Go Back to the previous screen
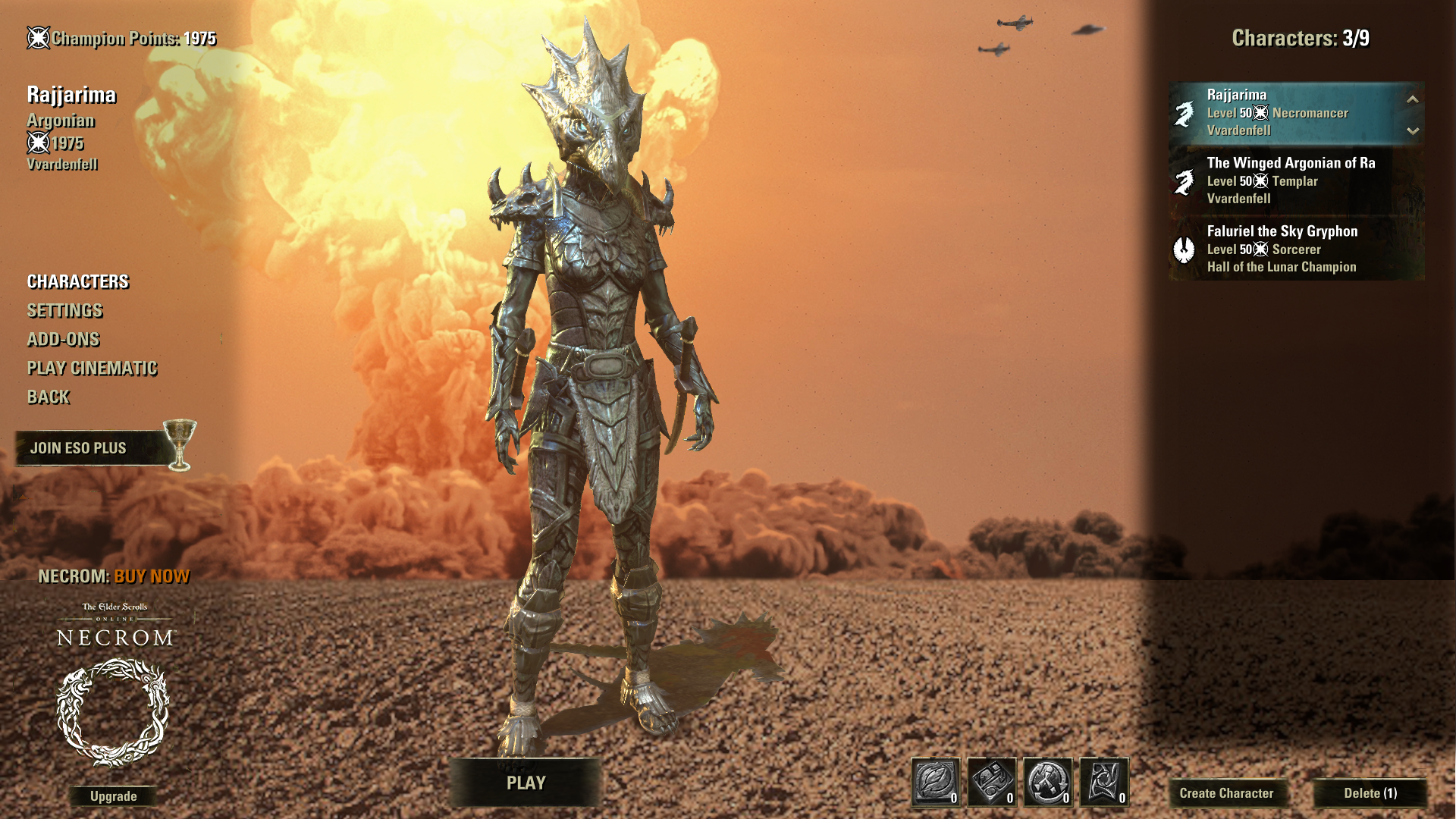Viewport: 1456px width, 819px height. tap(49, 397)
